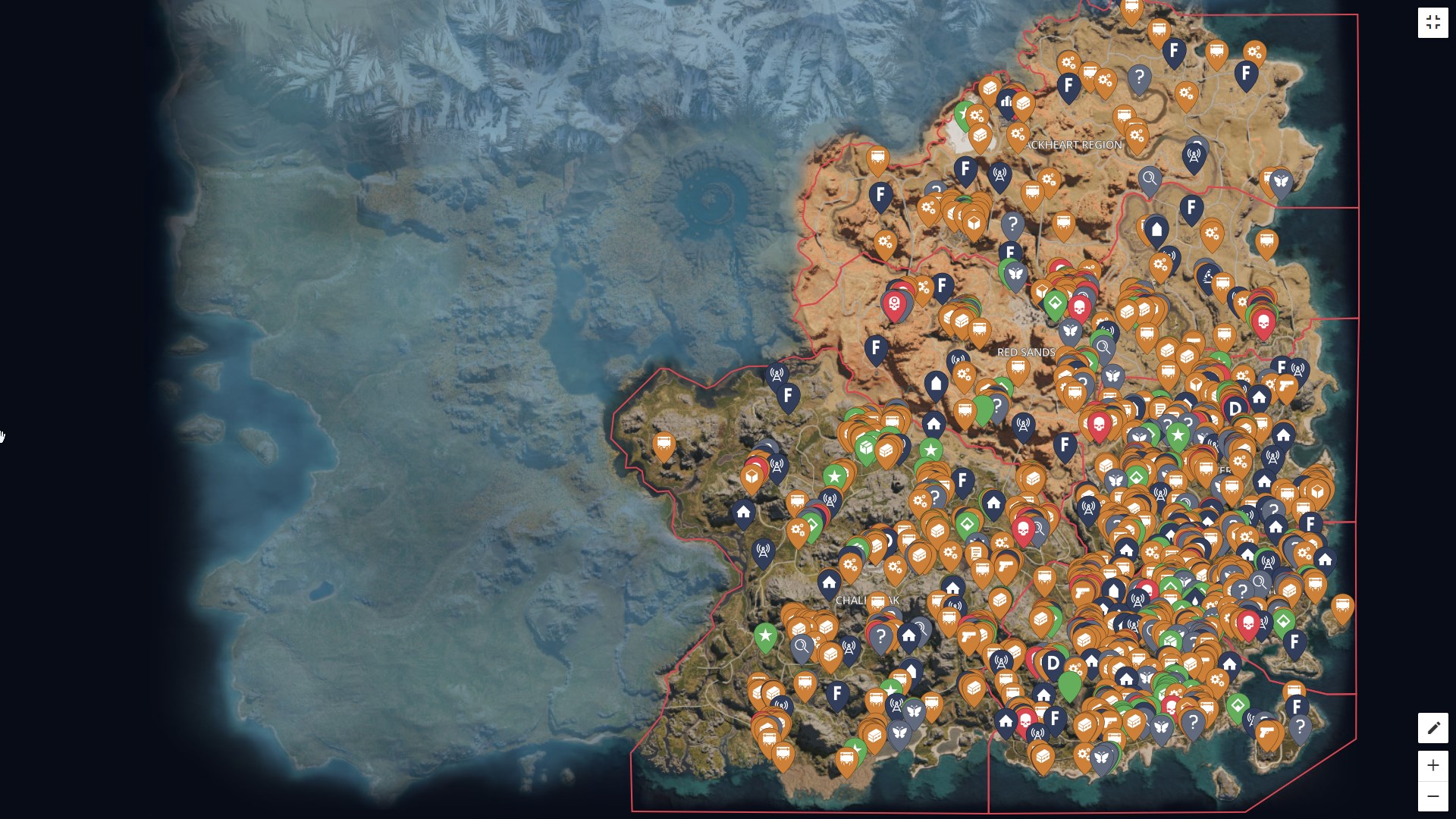Open the bar chart marker in the north
The width and height of the screenshot is (1456, 819).
[1006, 101]
